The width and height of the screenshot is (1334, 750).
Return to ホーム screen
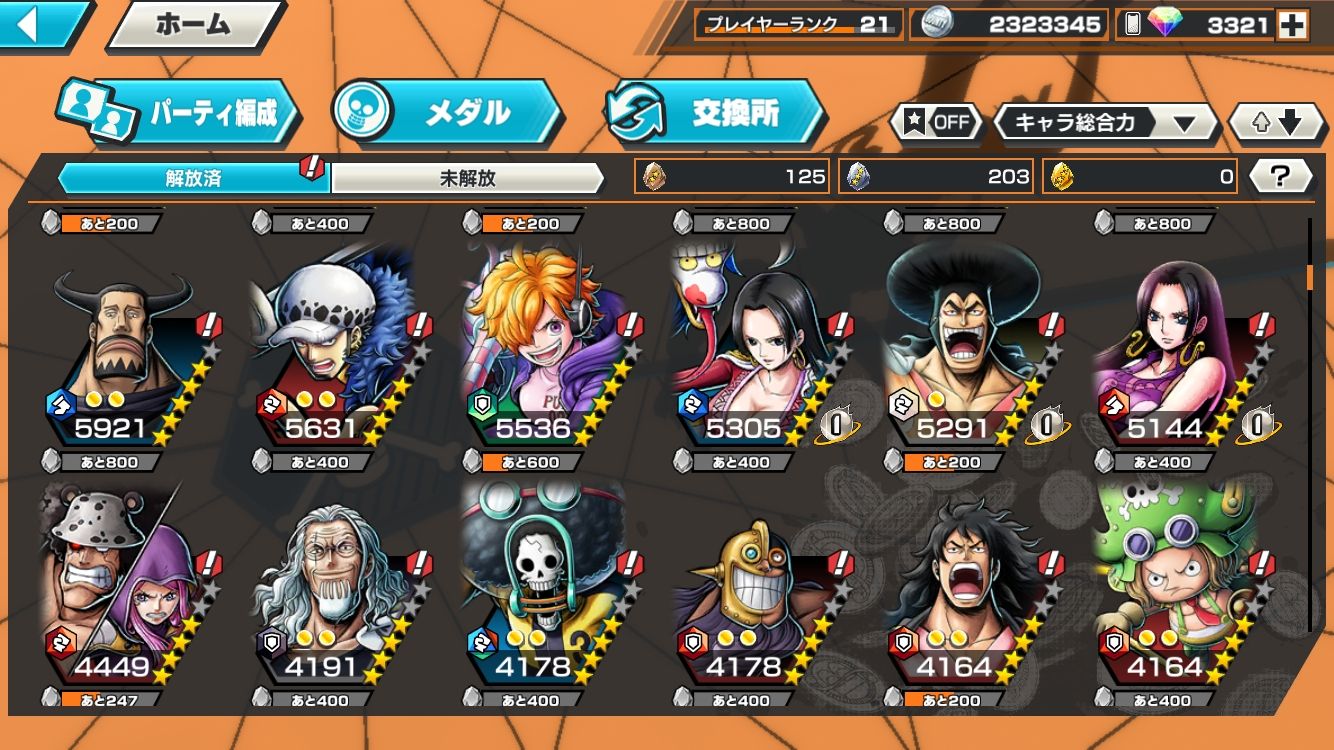click(x=193, y=25)
